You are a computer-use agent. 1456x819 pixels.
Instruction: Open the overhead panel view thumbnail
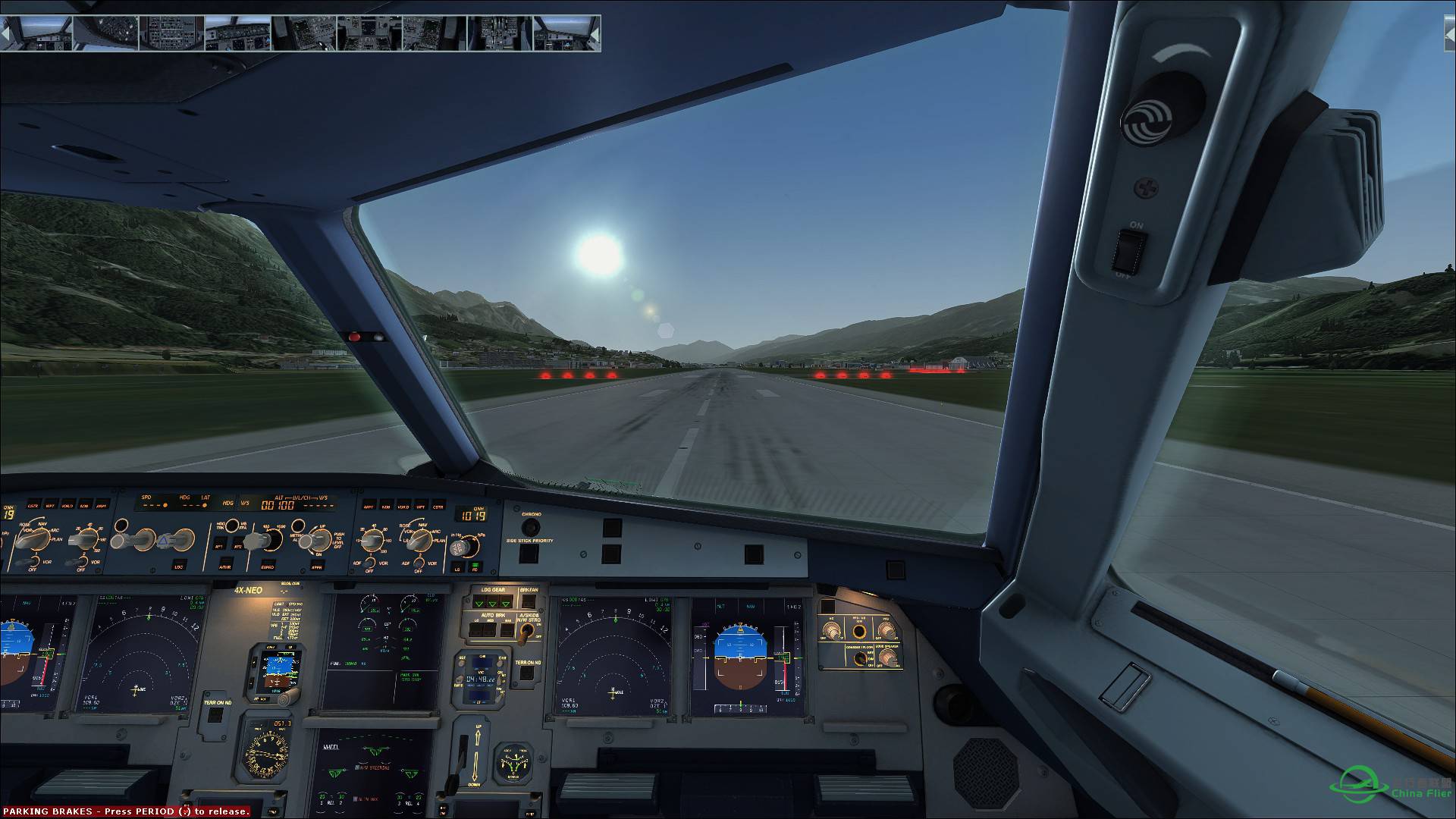[106, 33]
